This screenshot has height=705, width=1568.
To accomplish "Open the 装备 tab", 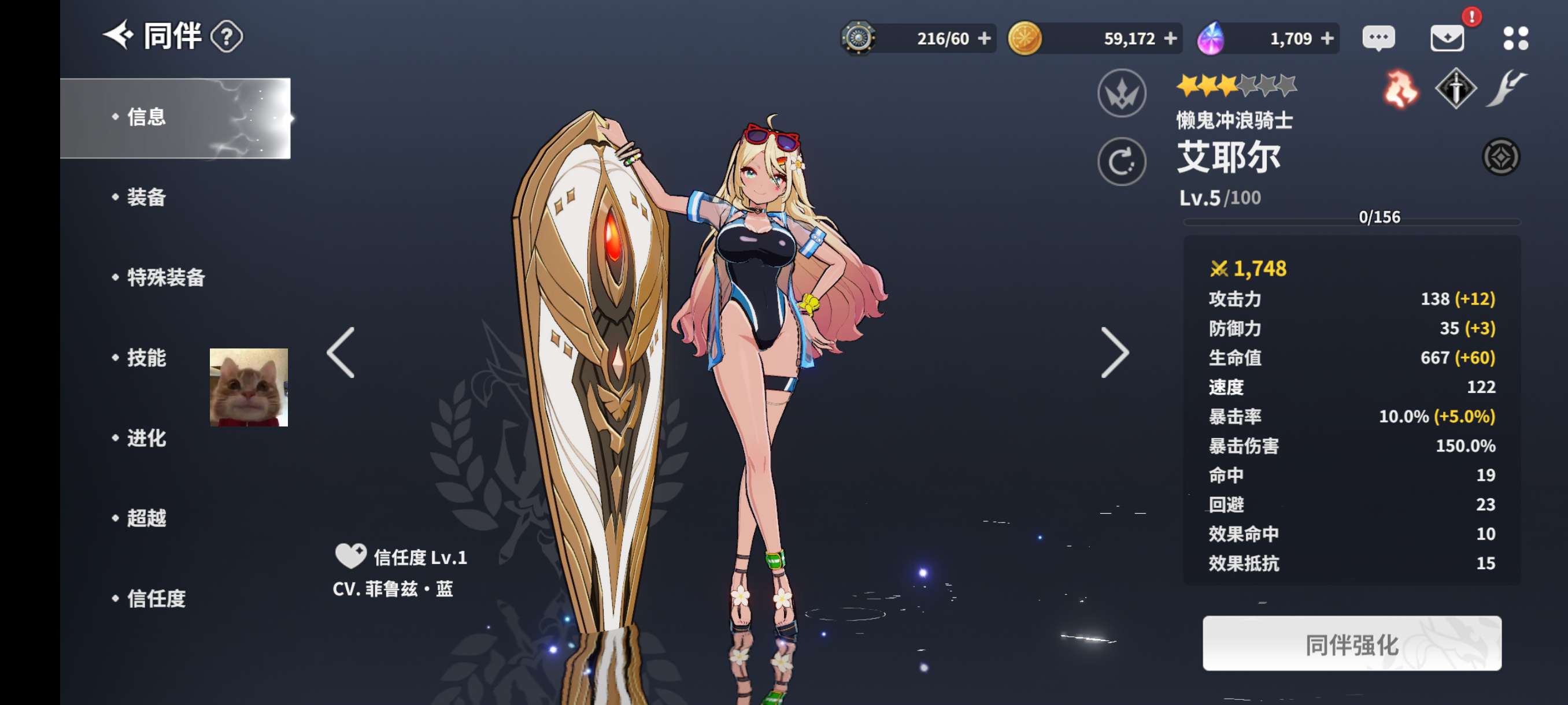I will 146,197.
